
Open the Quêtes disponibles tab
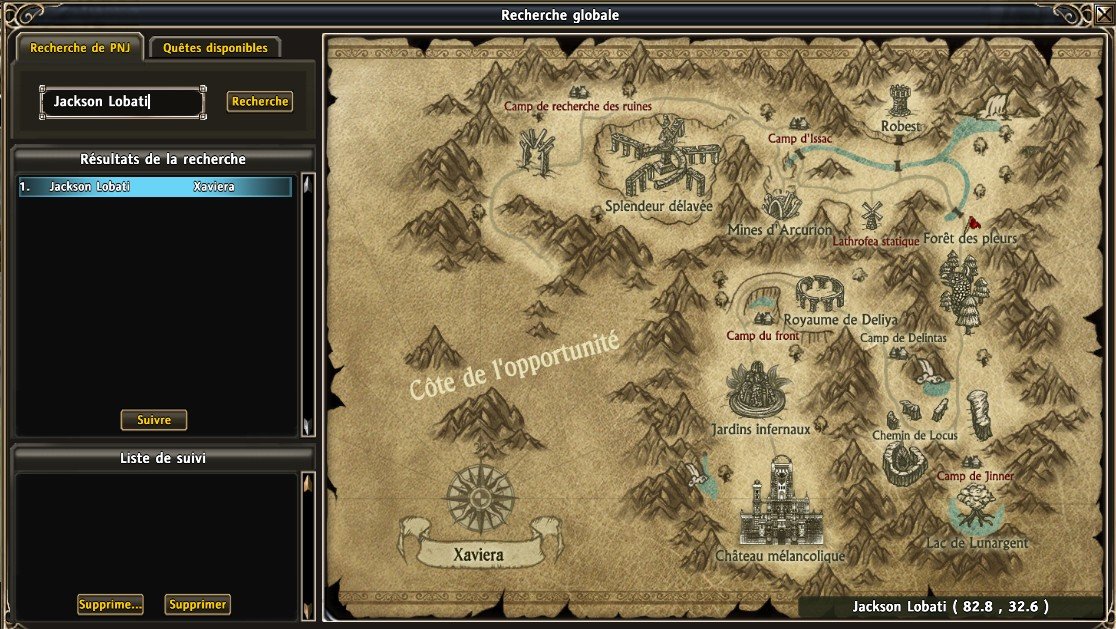tap(215, 47)
